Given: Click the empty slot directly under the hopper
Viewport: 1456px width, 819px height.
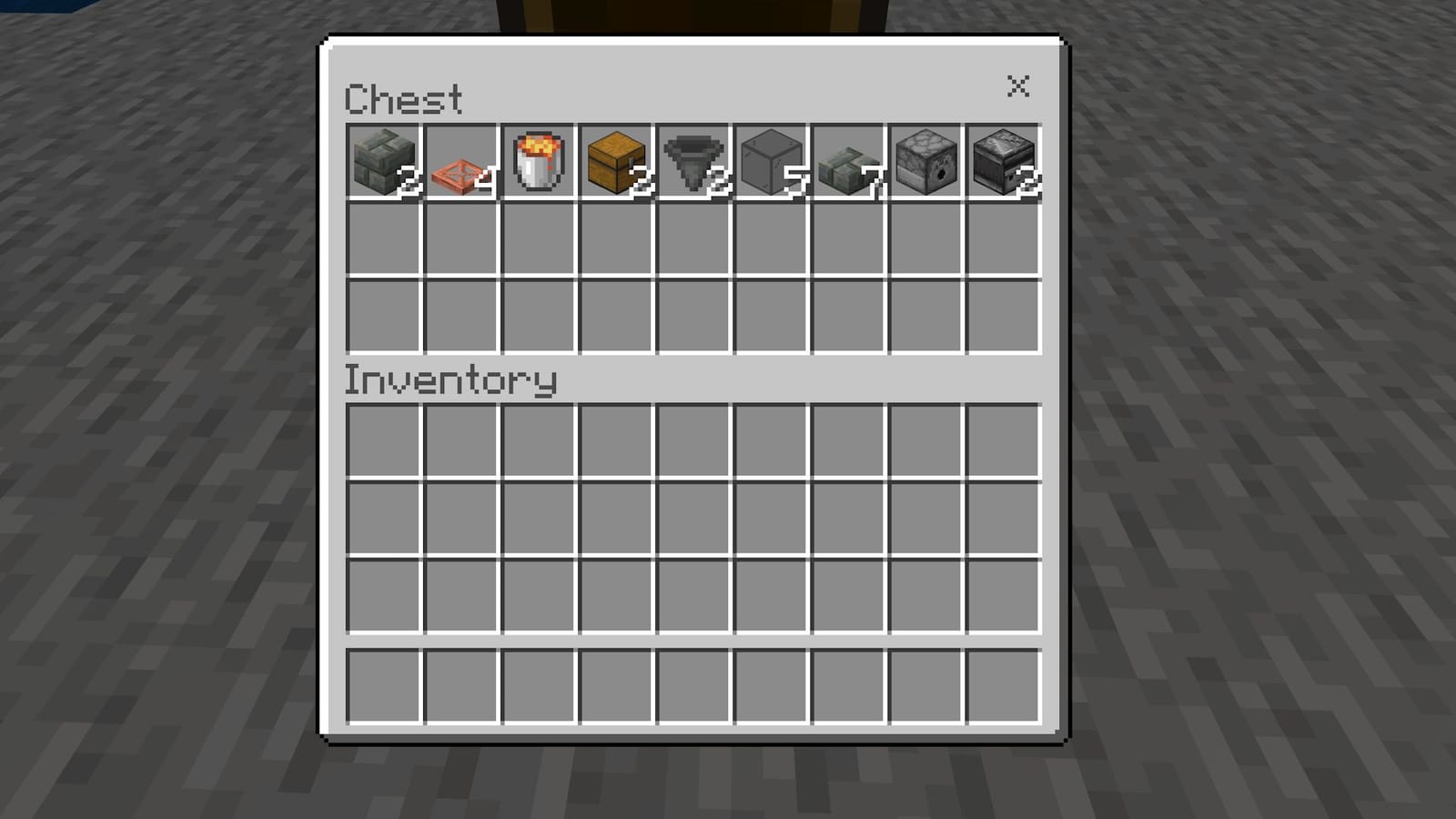Looking at the screenshot, I should click(691, 239).
